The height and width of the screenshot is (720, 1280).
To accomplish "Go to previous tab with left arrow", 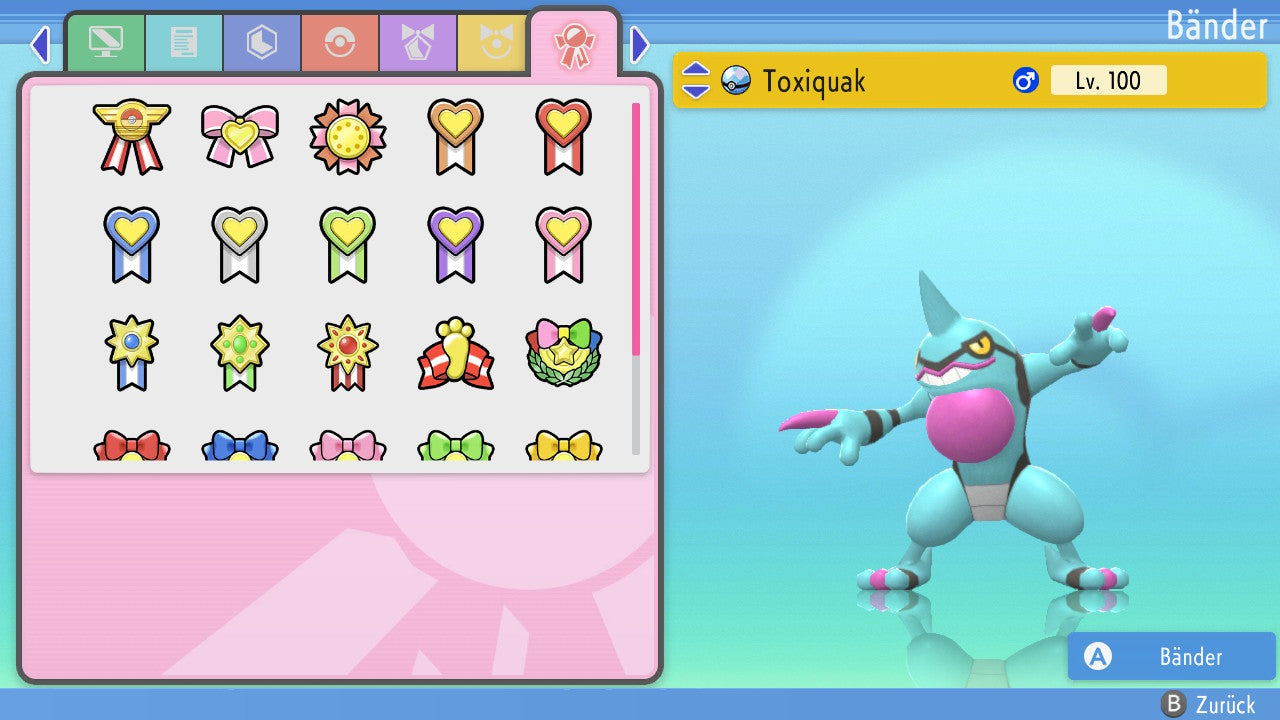I will pos(40,44).
